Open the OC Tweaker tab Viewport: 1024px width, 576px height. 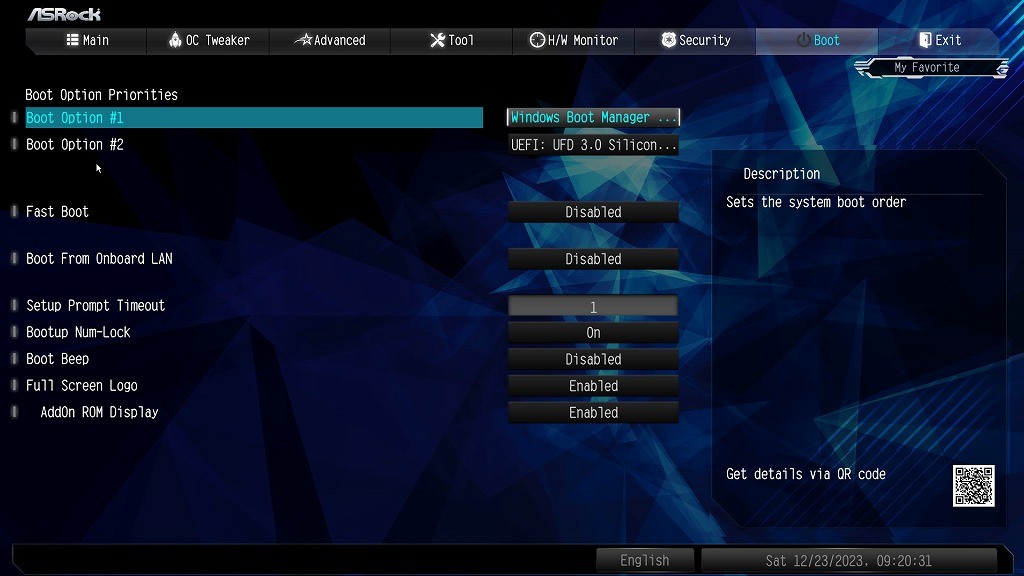[208, 40]
